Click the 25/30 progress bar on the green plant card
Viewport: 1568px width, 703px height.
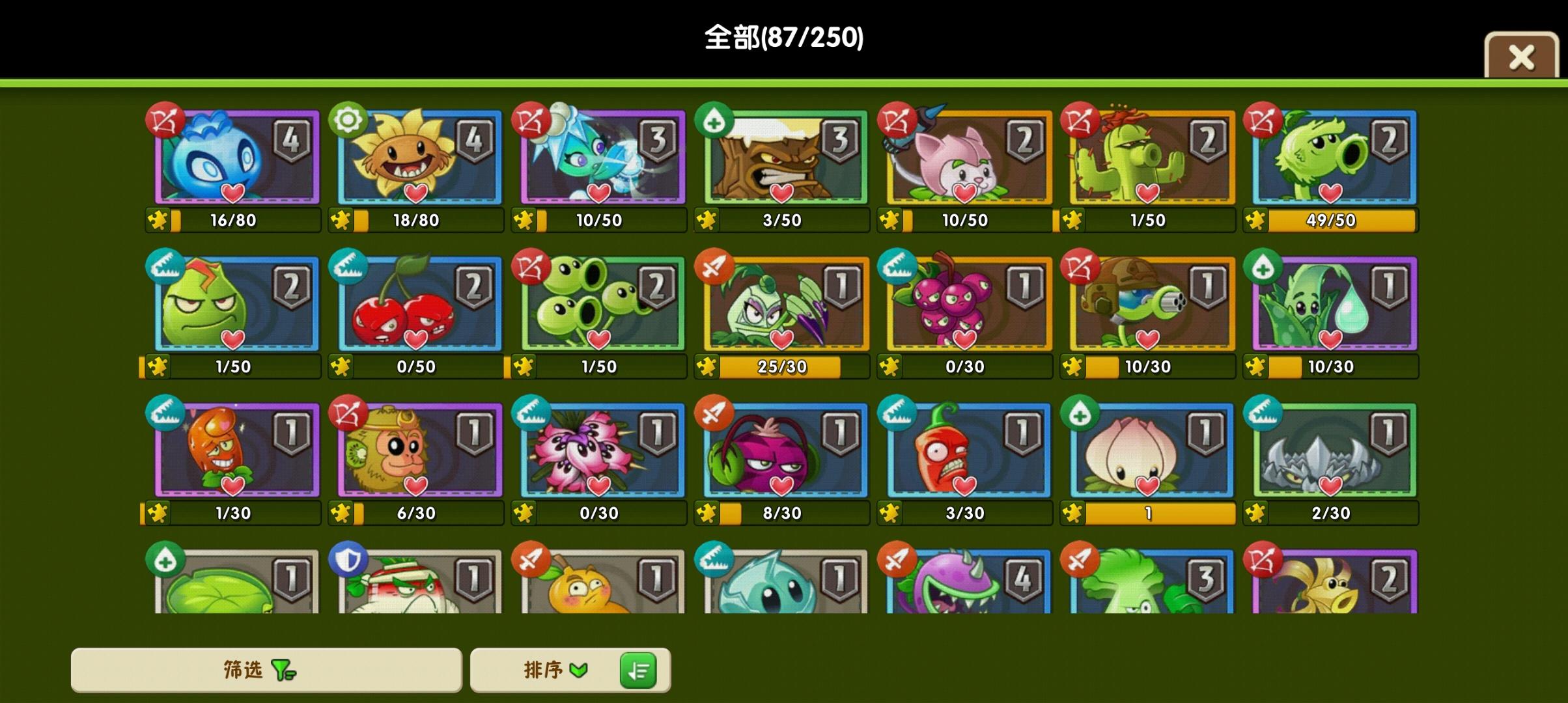point(781,366)
